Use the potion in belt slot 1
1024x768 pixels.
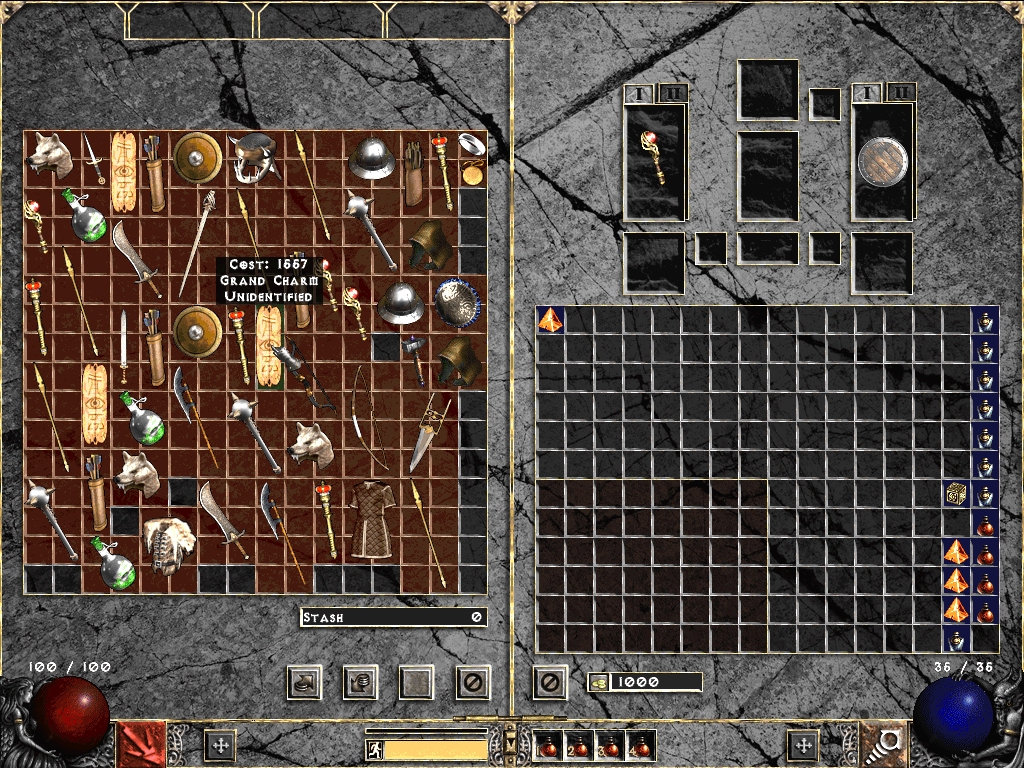pos(548,745)
